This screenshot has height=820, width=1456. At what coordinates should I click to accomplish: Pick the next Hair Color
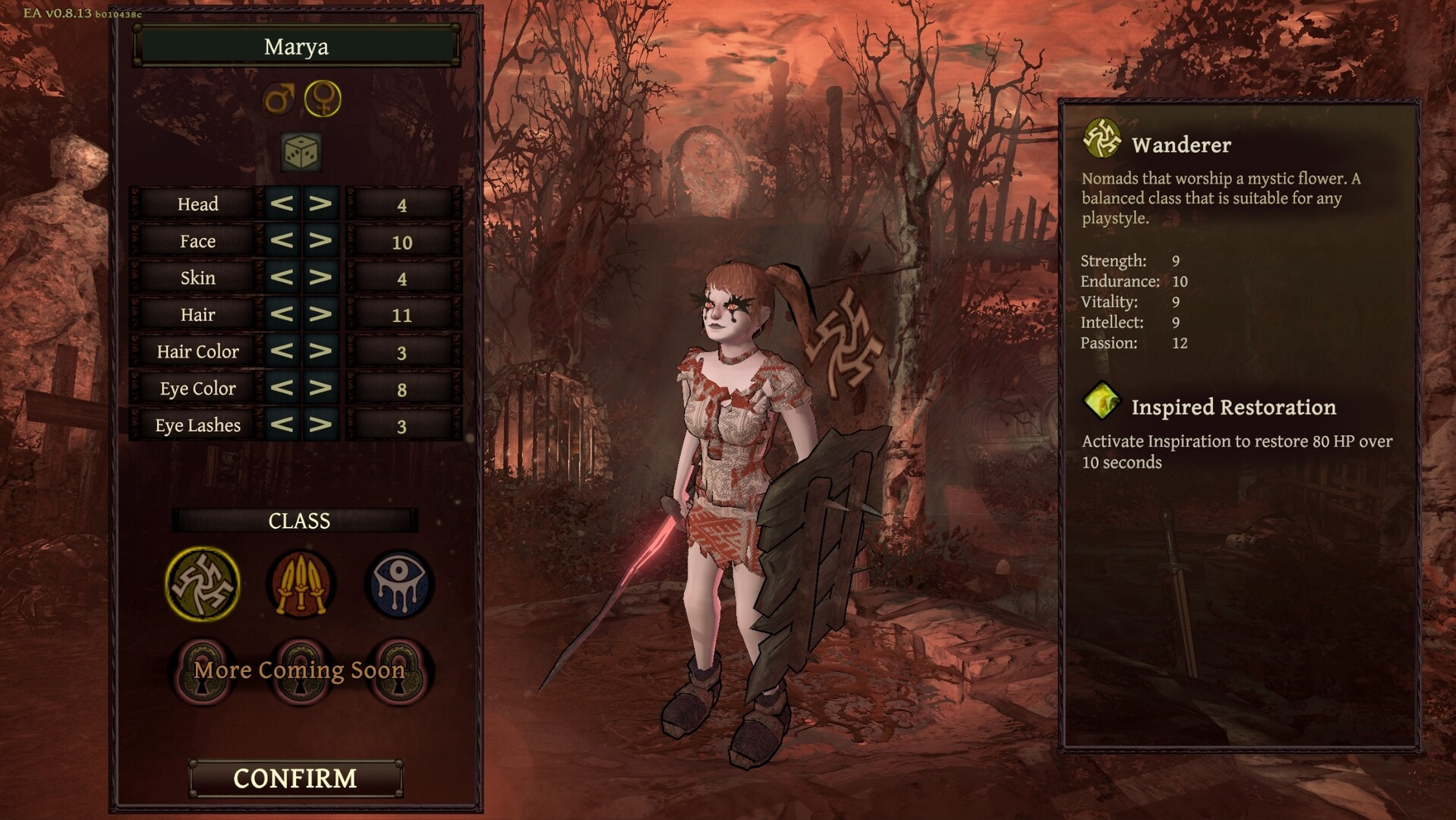(x=320, y=351)
